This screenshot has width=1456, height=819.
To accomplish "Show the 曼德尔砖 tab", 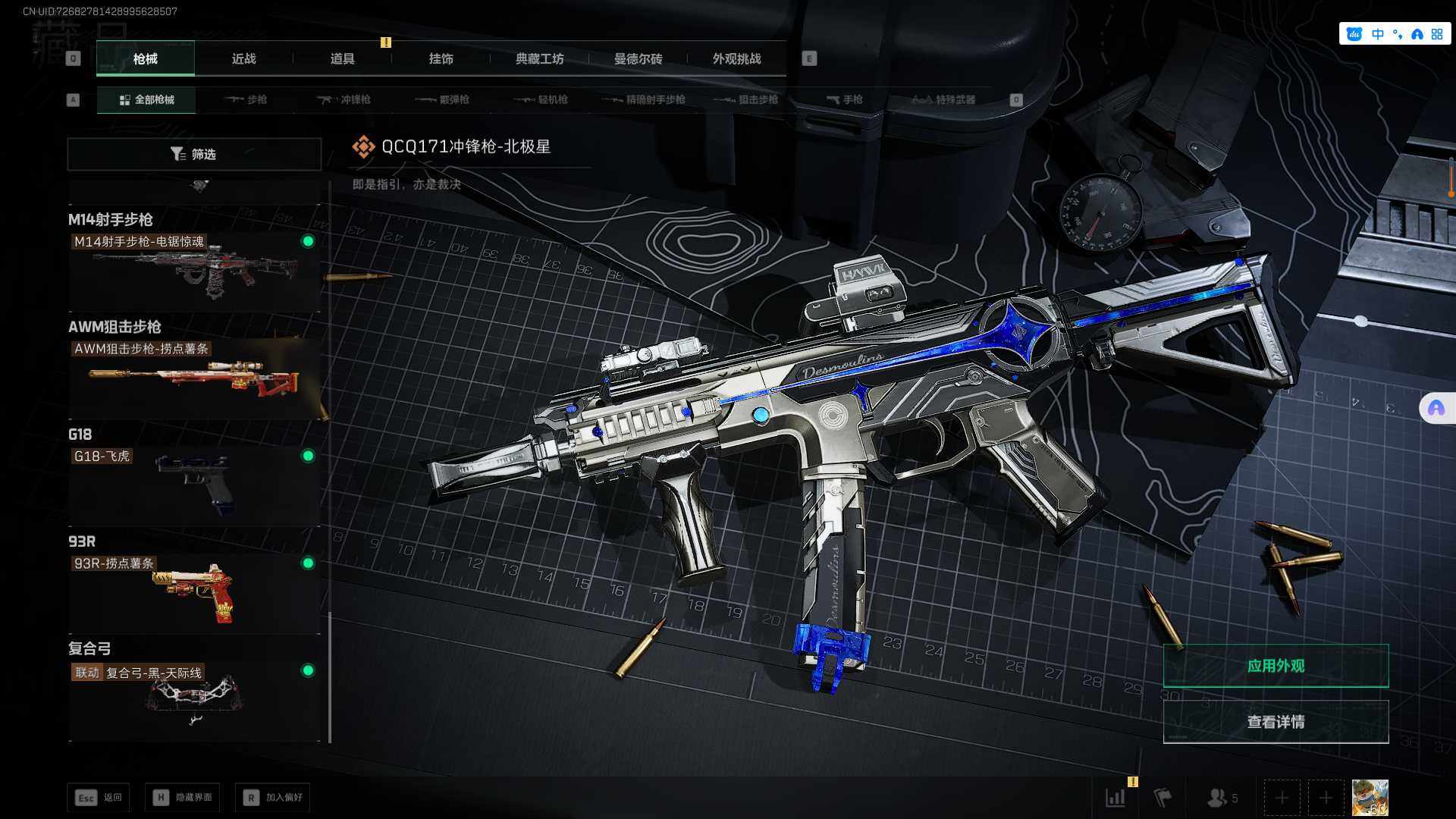I will pos(638,58).
